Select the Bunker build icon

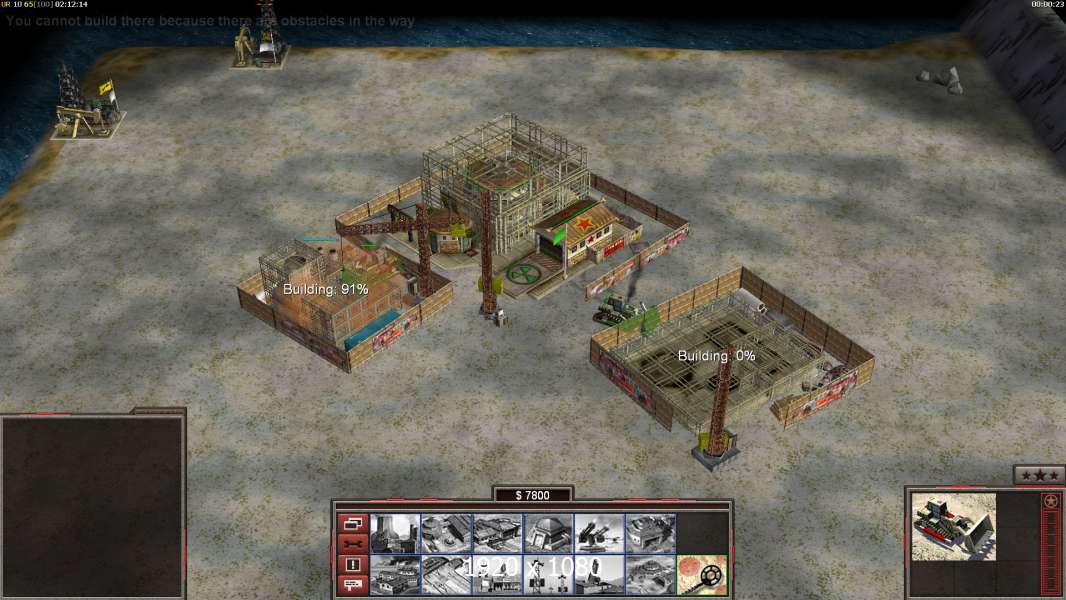pyautogui.click(x=548, y=534)
